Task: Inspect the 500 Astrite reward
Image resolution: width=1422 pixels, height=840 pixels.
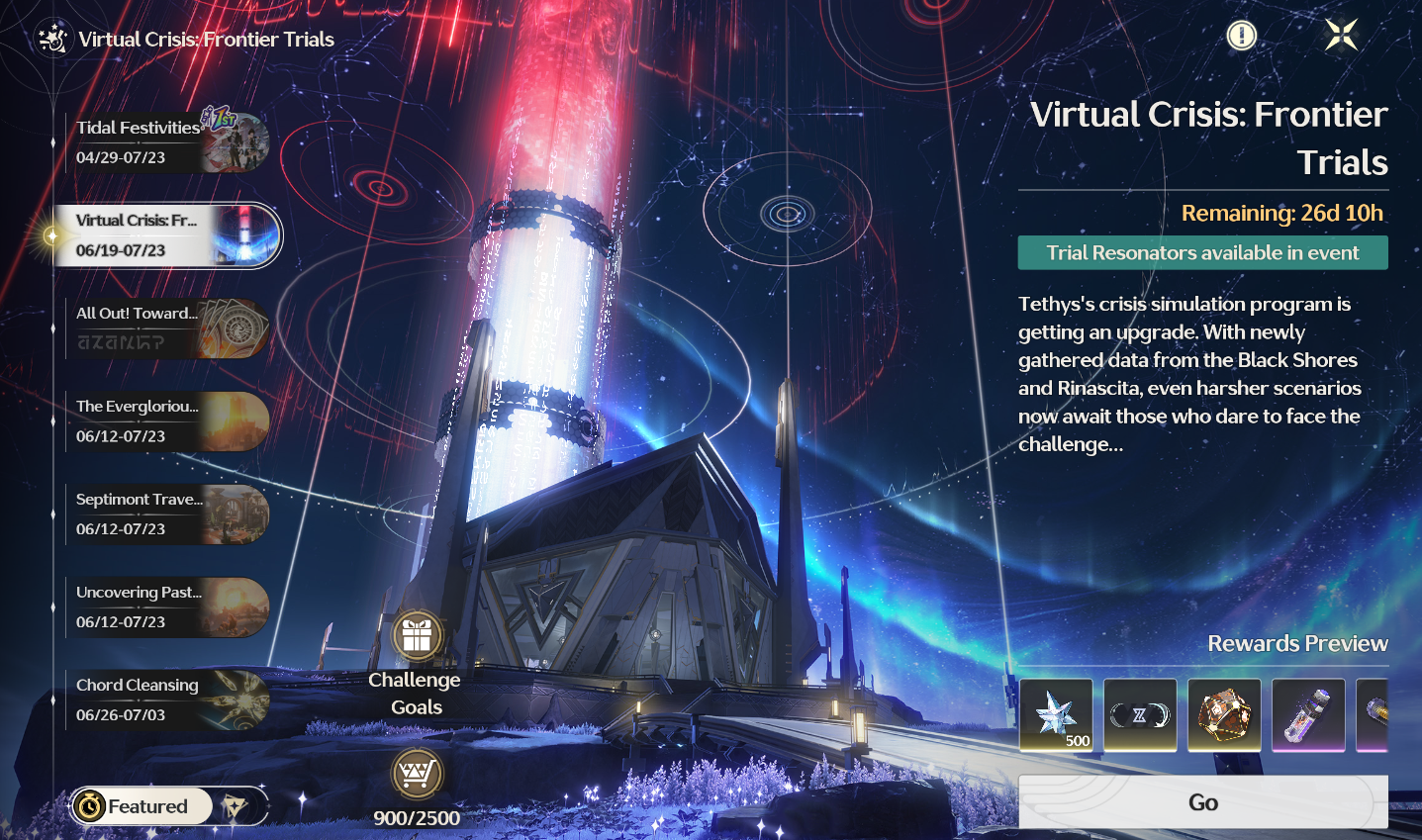Action: [1056, 714]
